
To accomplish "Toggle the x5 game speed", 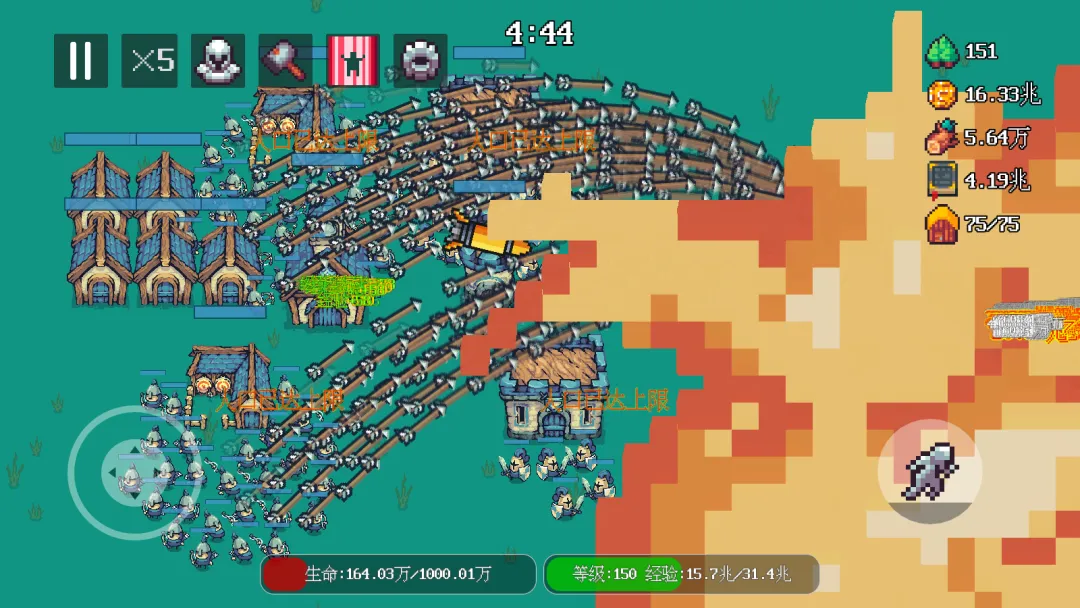I will (150, 61).
